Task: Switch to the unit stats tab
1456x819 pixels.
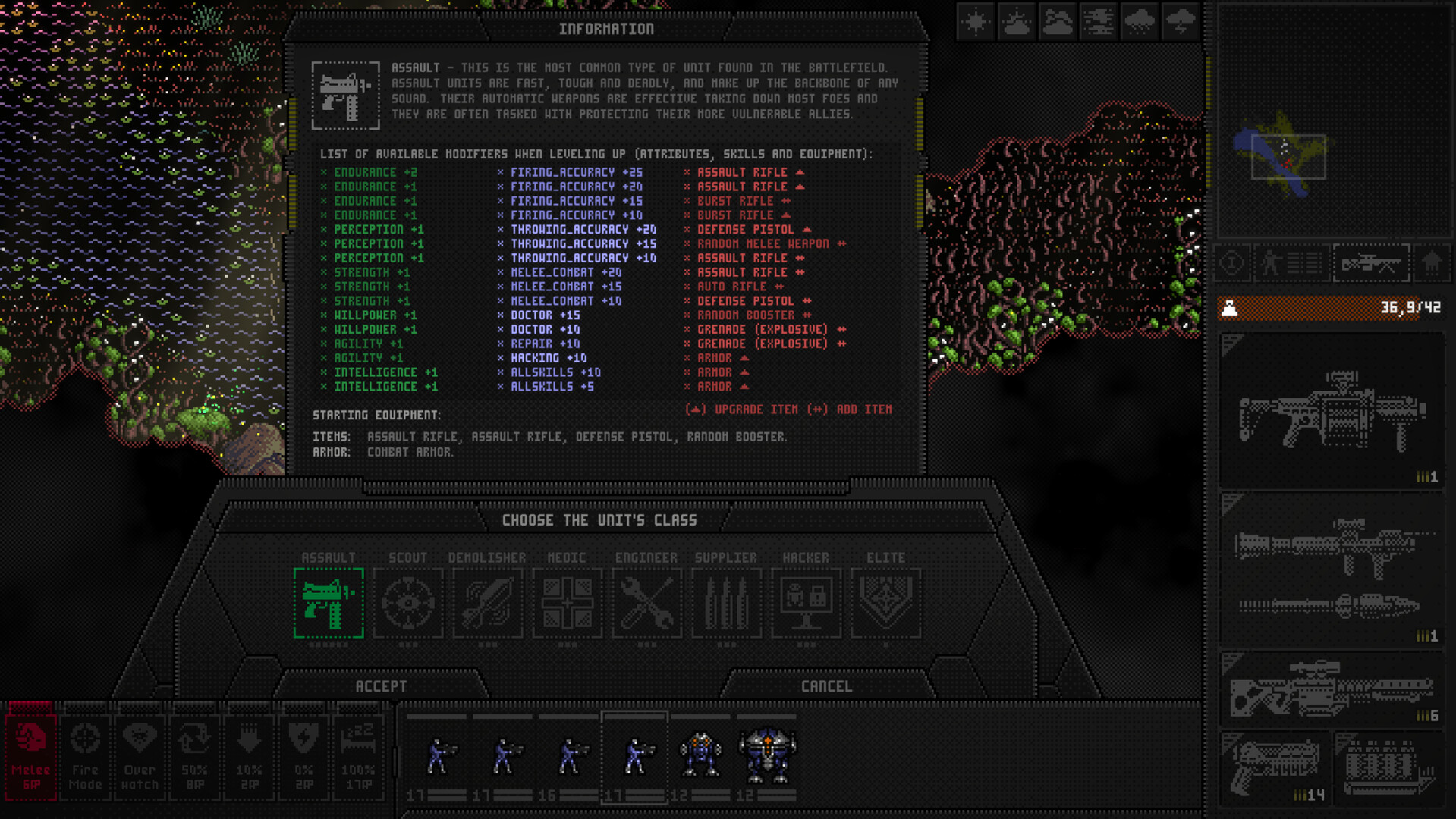Action: (x=1292, y=263)
